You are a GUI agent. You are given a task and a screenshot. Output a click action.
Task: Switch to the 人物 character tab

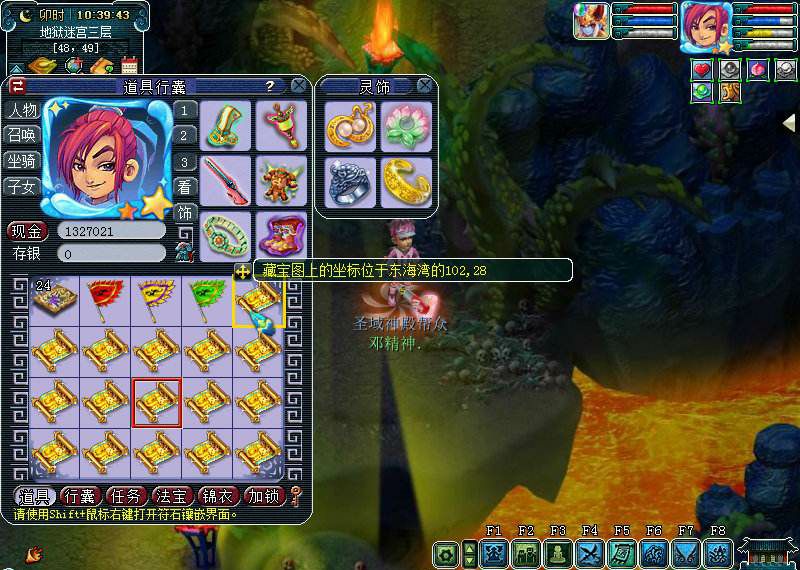(22, 110)
